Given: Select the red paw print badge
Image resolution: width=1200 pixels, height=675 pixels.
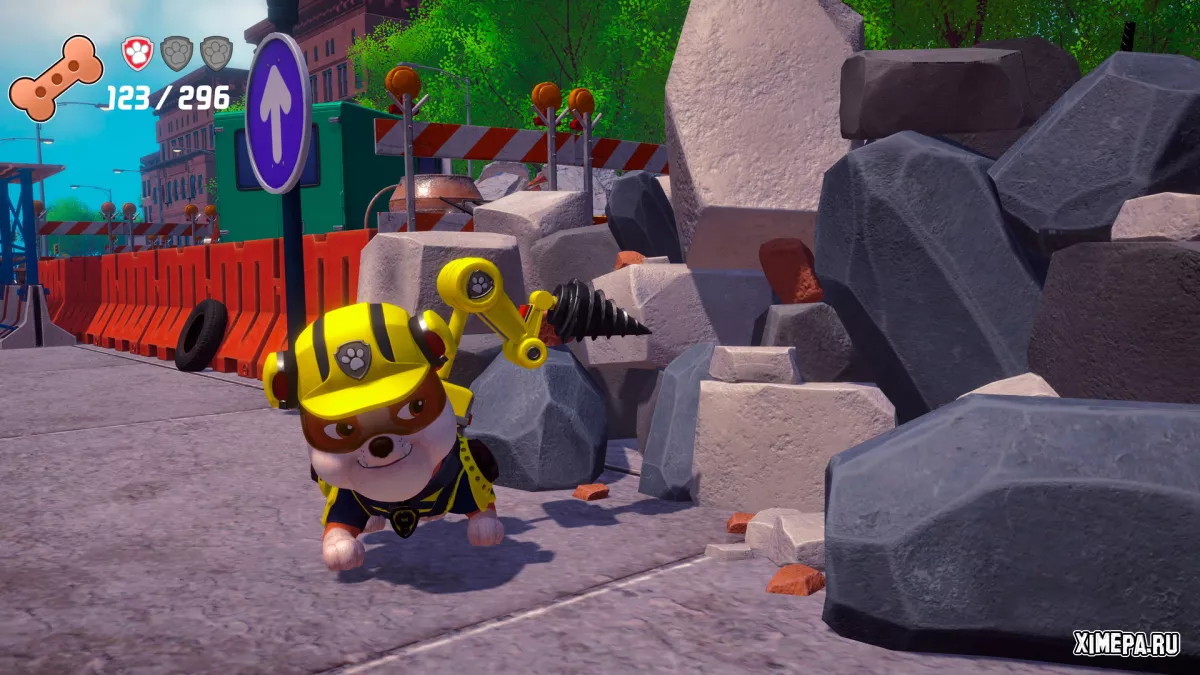Looking at the screenshot, I should (x=137, y=53).
